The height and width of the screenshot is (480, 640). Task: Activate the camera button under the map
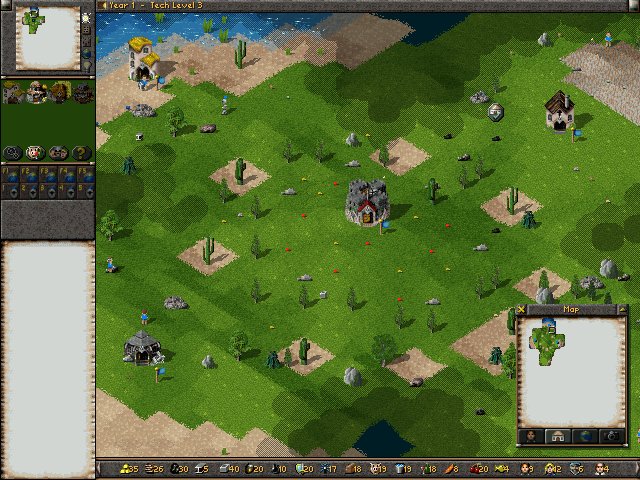click(610, 436)
